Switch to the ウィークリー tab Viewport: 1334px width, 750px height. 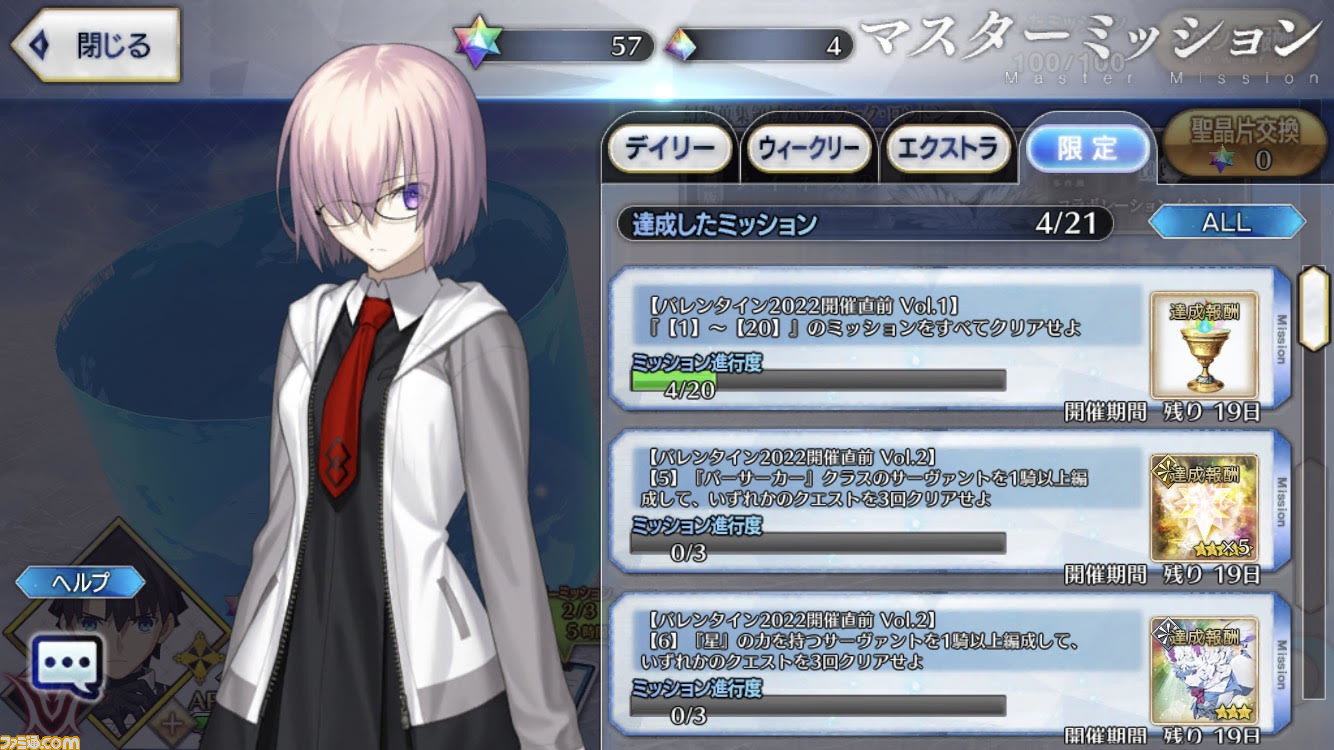click(808, 149)
